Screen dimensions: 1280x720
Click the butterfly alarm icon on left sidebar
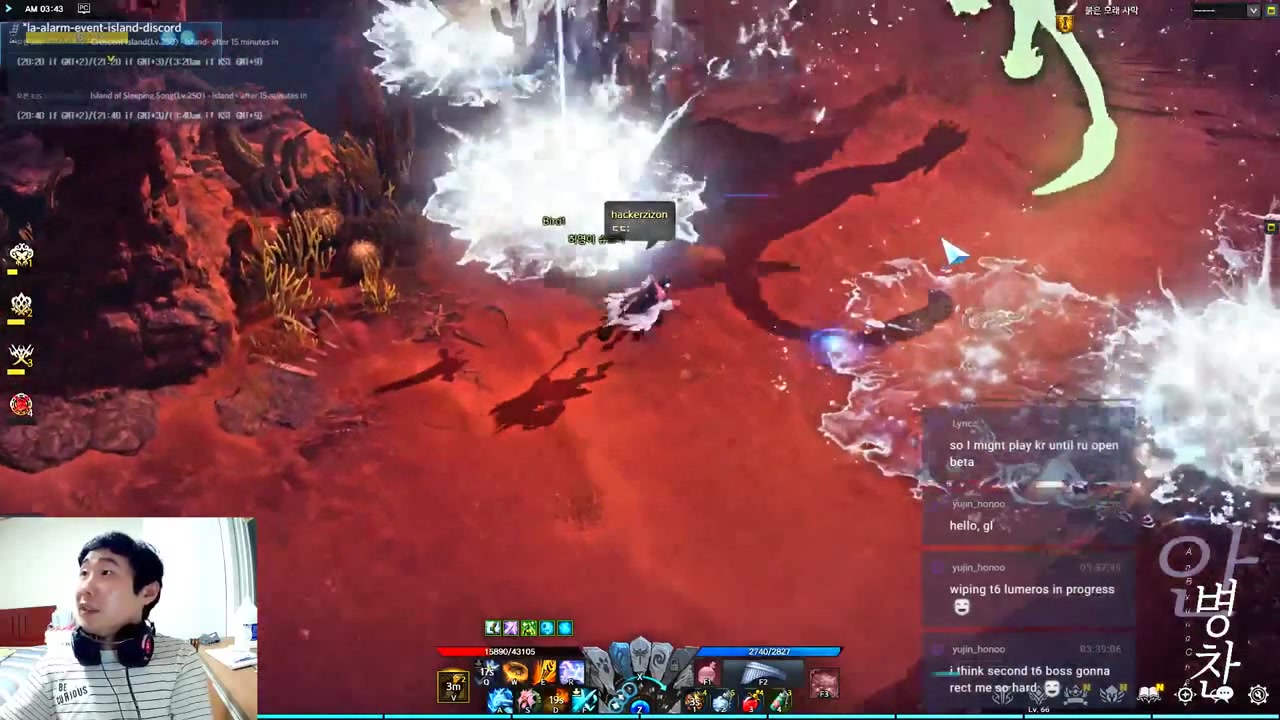[x=22, y=255]
